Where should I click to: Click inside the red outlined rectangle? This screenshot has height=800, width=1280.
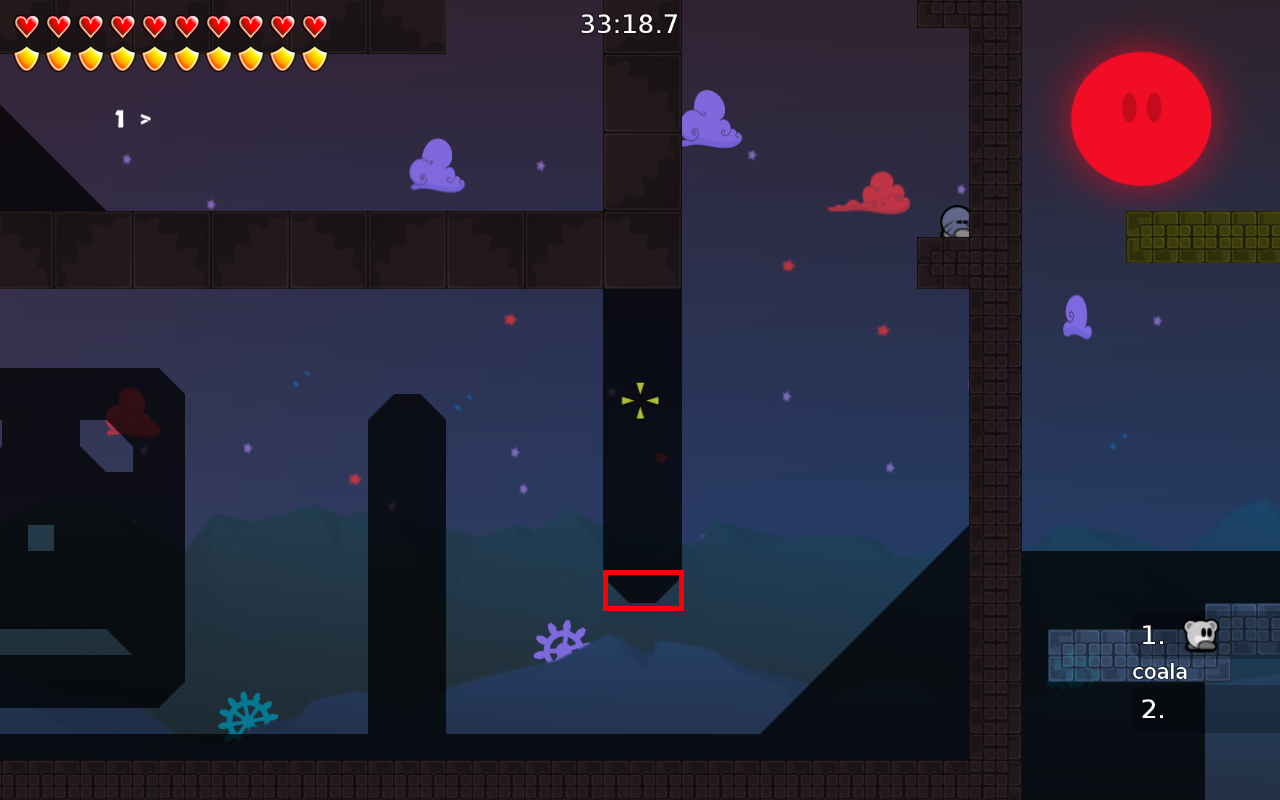click(643, 590)
